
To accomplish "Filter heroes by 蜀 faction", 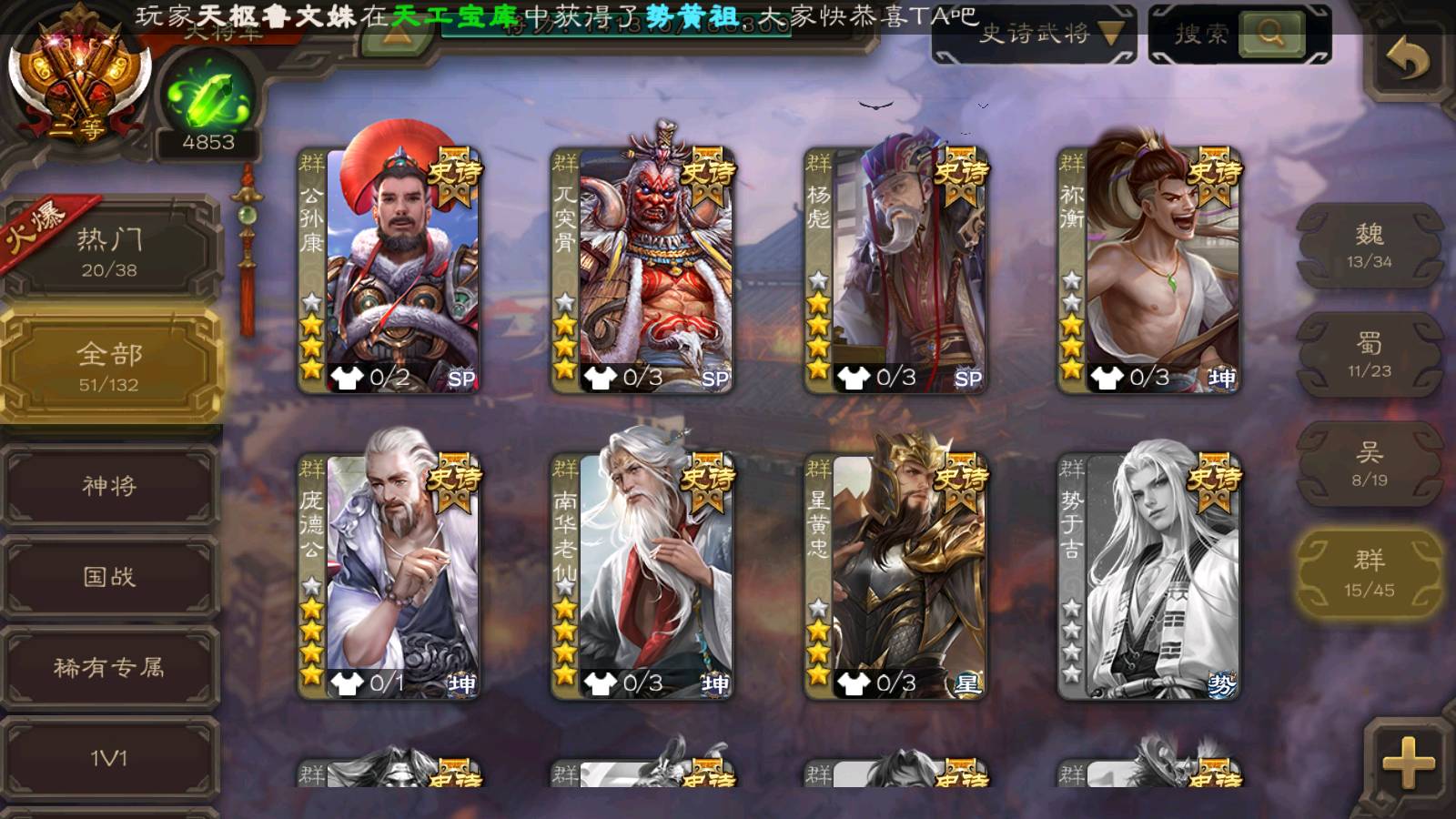I will 1369,355.
